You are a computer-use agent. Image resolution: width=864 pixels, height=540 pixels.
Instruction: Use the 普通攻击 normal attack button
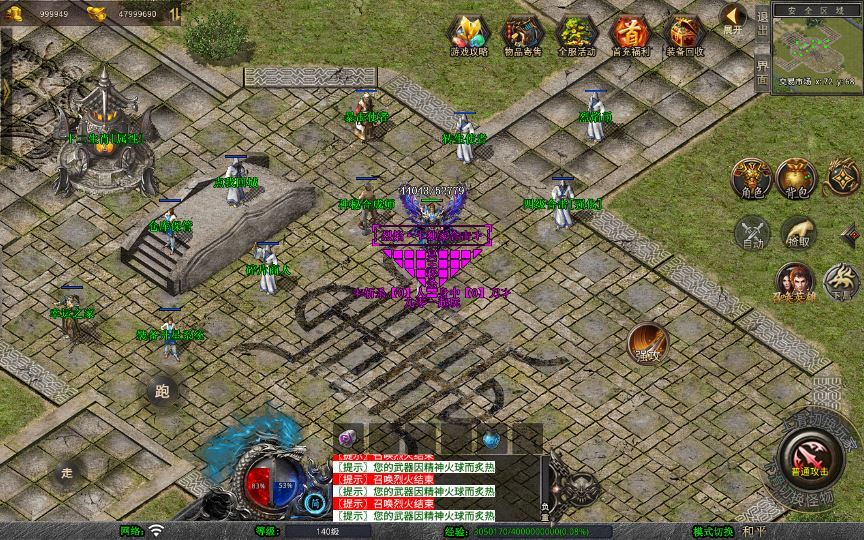point(810,450)
